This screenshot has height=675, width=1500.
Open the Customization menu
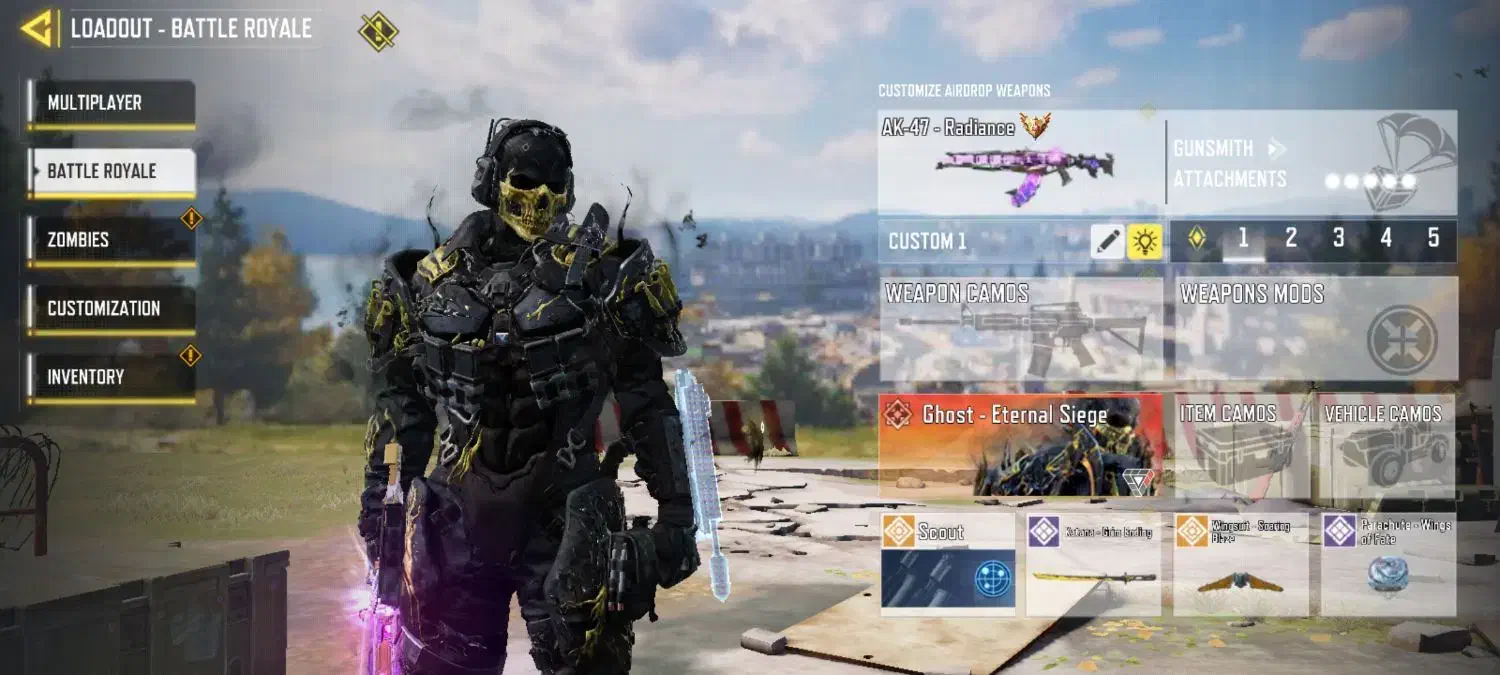(x=110, y=308)
